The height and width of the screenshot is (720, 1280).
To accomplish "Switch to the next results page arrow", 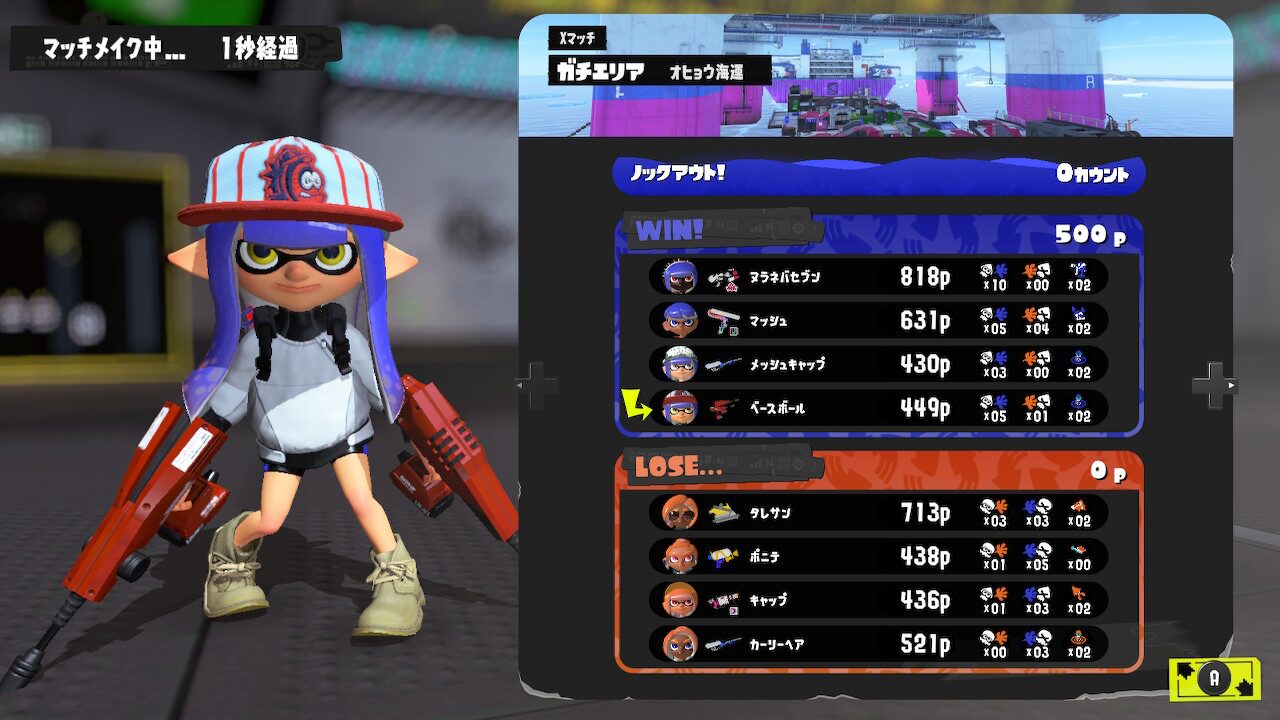I will pos(1214,384).
